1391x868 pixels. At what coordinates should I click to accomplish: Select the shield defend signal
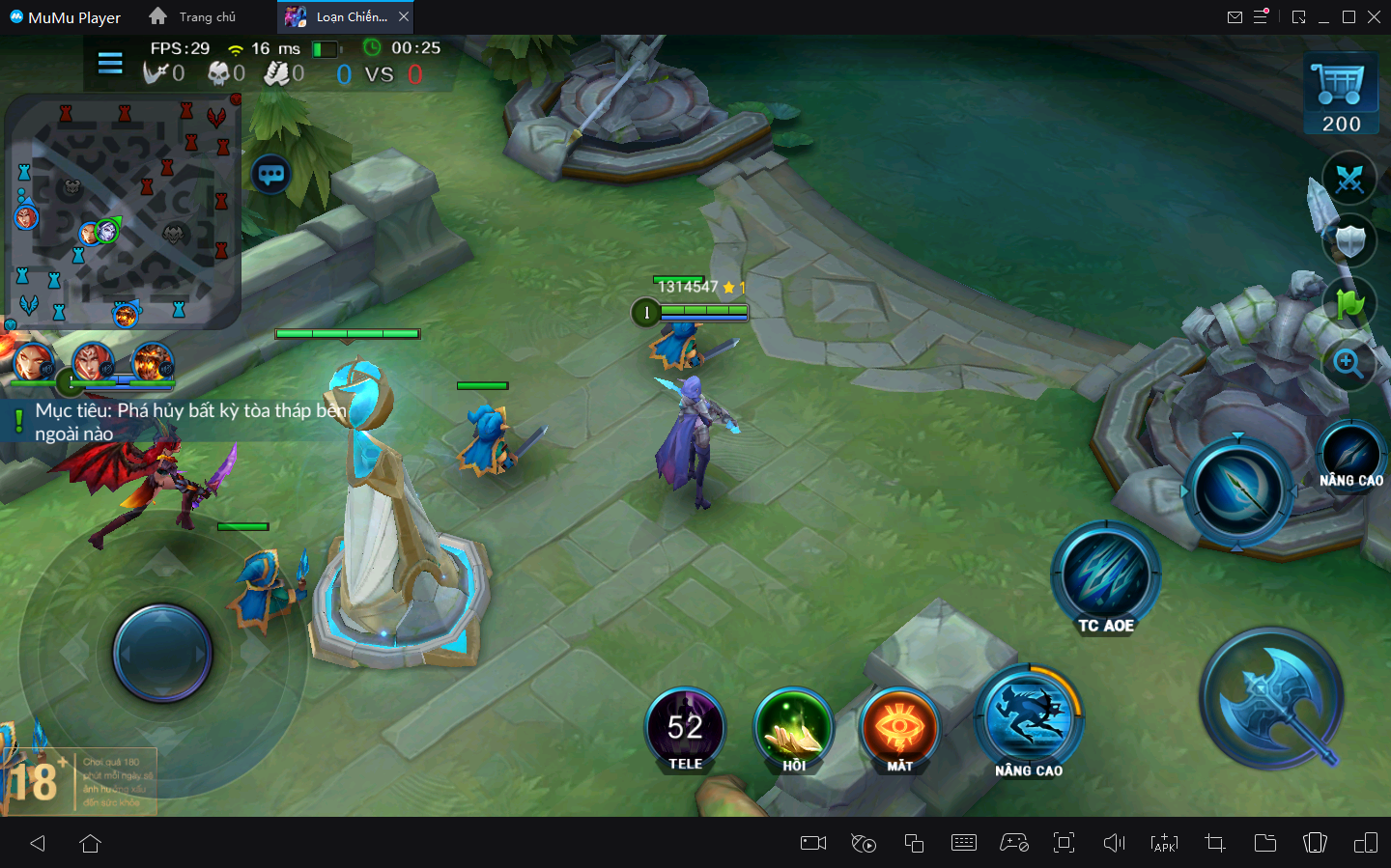[x=1349, y=240]
